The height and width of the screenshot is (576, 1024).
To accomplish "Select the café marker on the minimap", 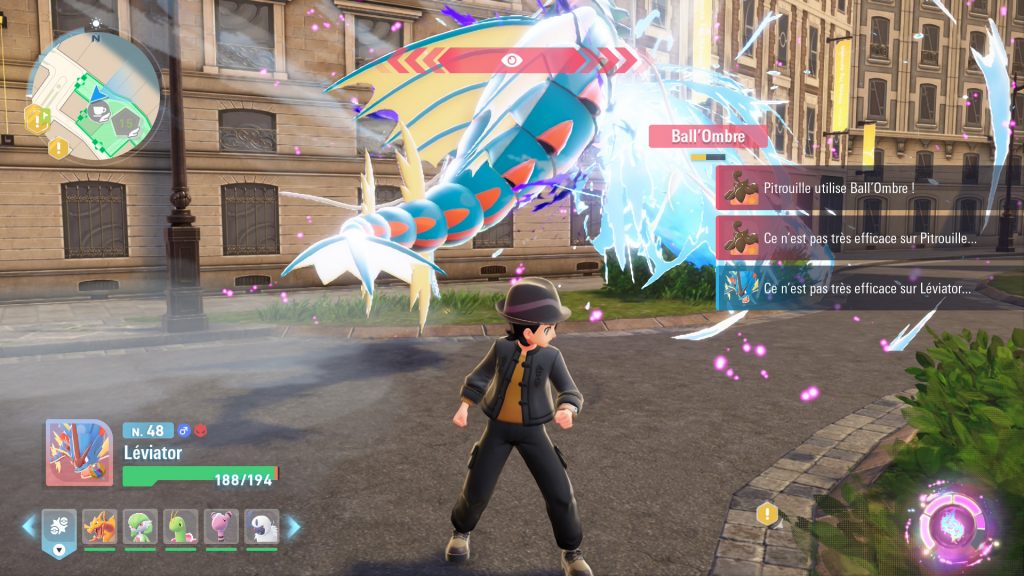I will coord(99,112).
